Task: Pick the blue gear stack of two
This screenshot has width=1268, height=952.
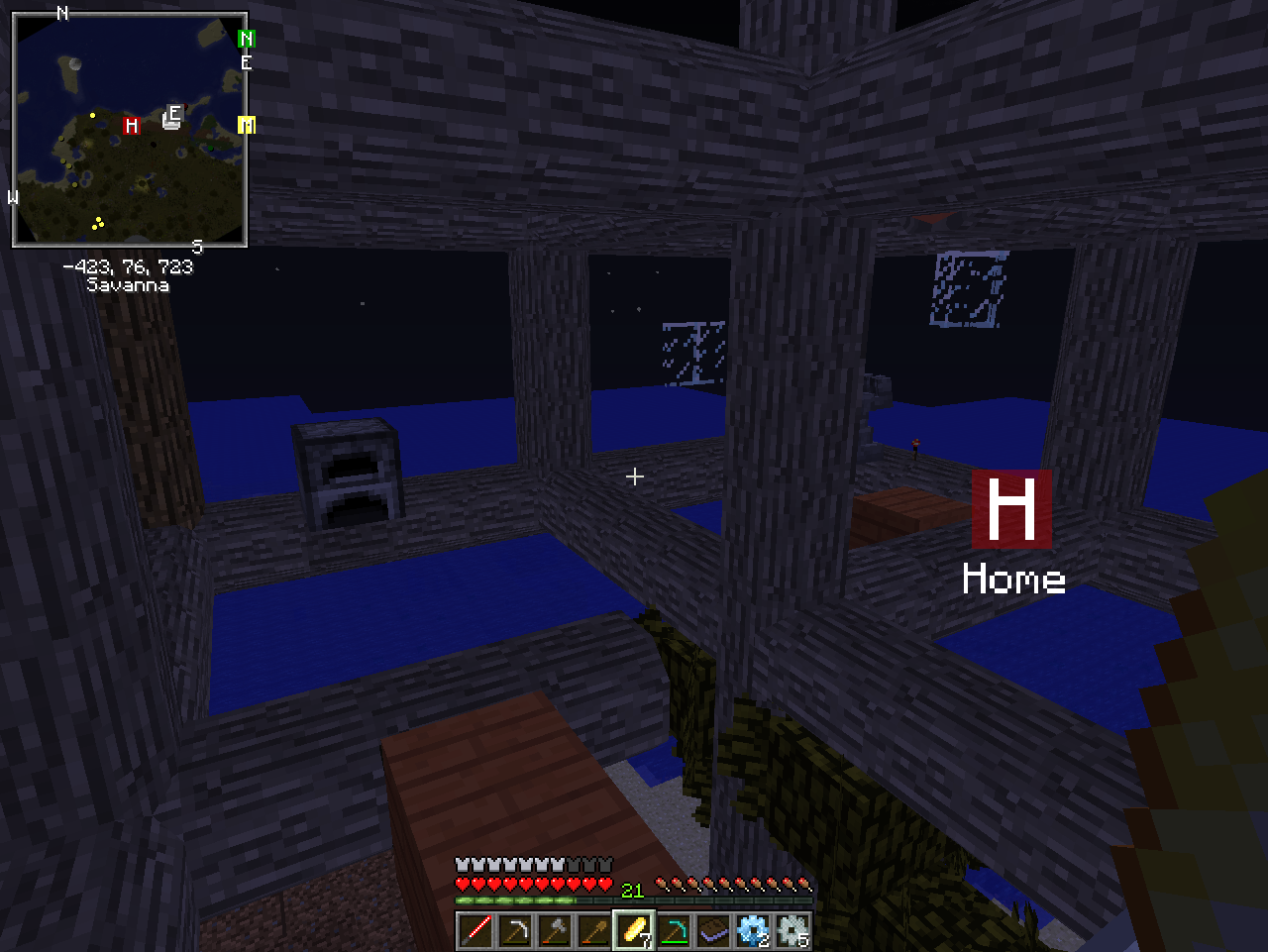Action: click(x=753, y=931)
